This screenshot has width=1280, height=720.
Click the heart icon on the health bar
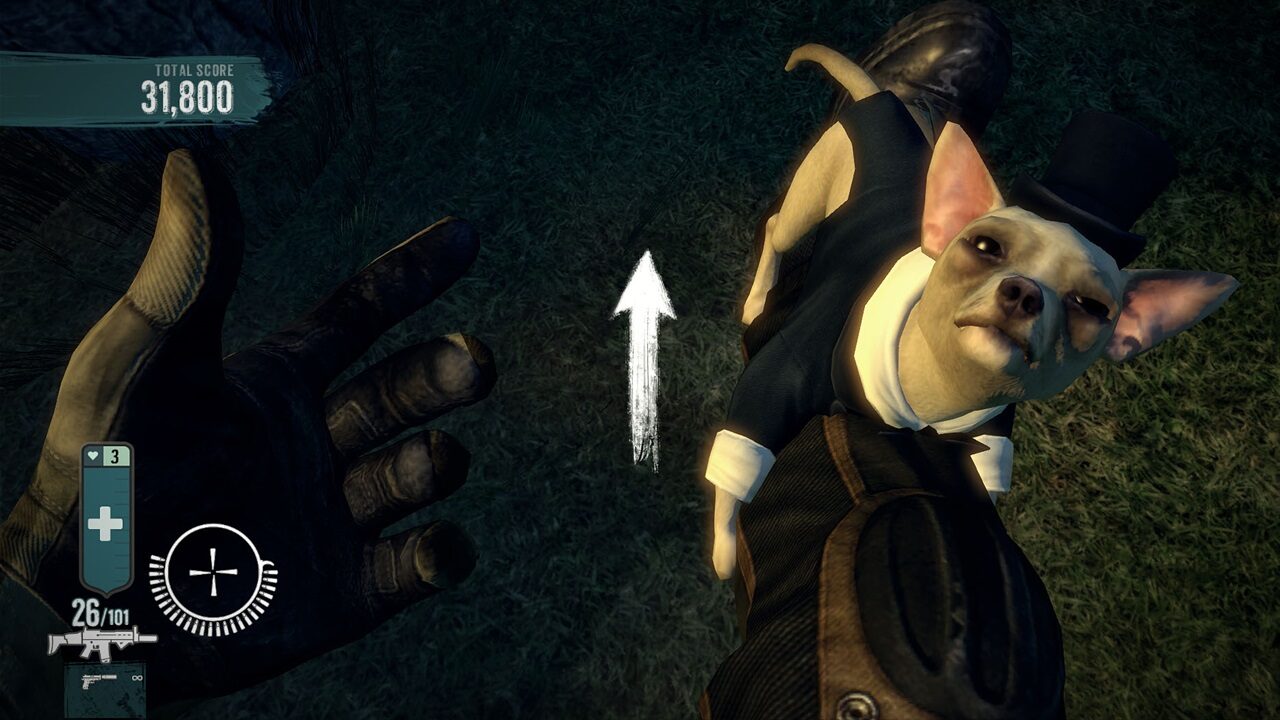(x=91, y=455)
